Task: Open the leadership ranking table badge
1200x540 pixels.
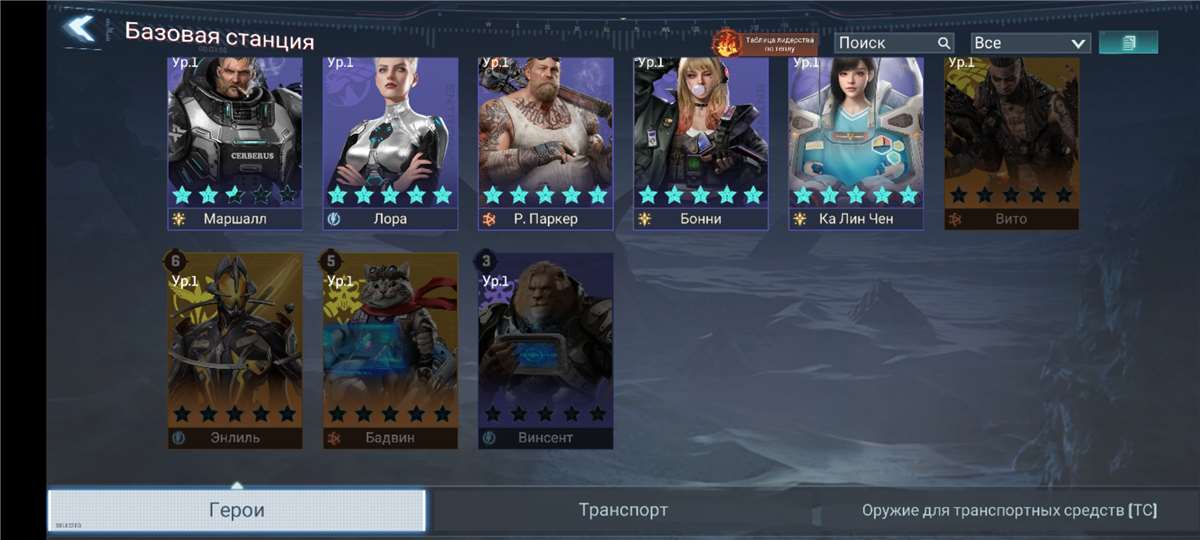Action: point(765,43)
